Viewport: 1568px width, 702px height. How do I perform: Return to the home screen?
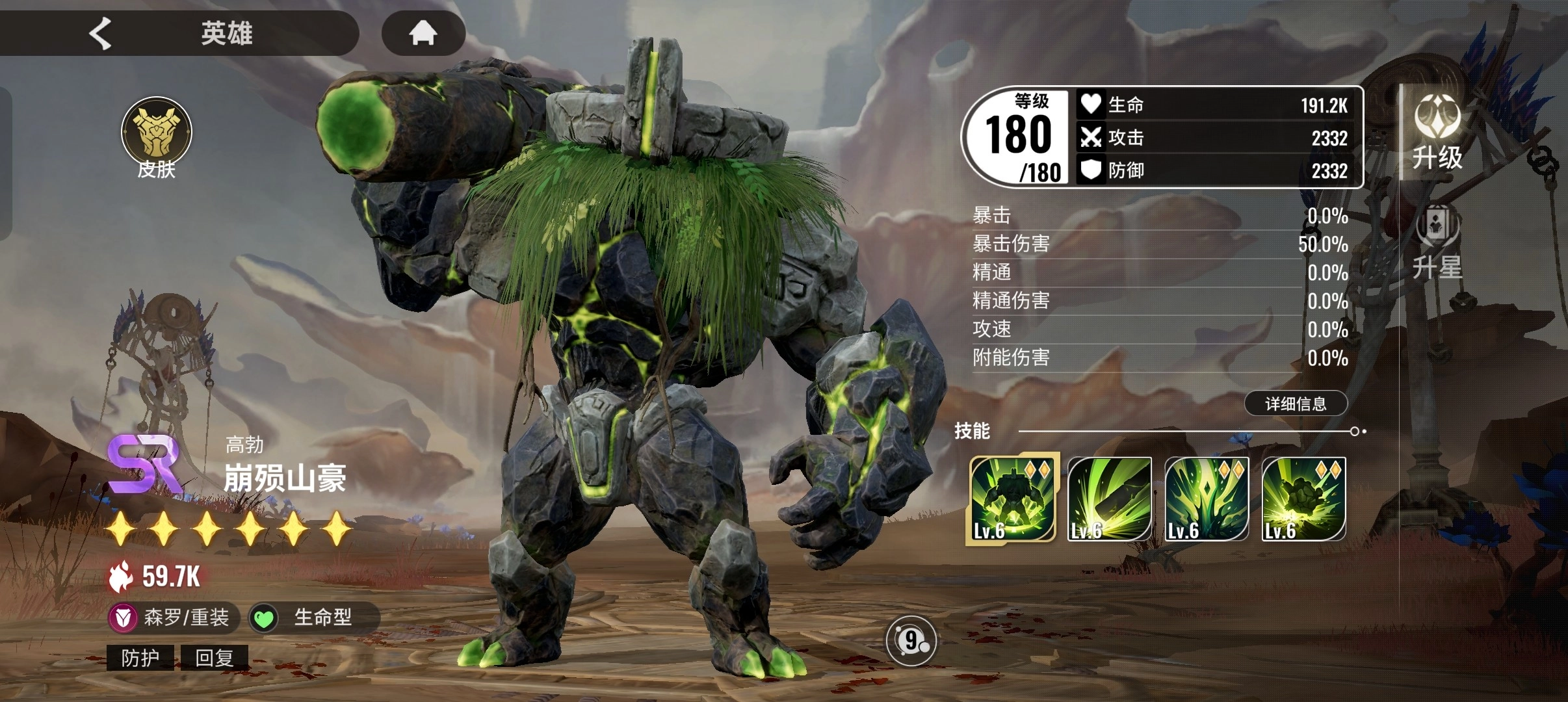[x=423, y=33]
